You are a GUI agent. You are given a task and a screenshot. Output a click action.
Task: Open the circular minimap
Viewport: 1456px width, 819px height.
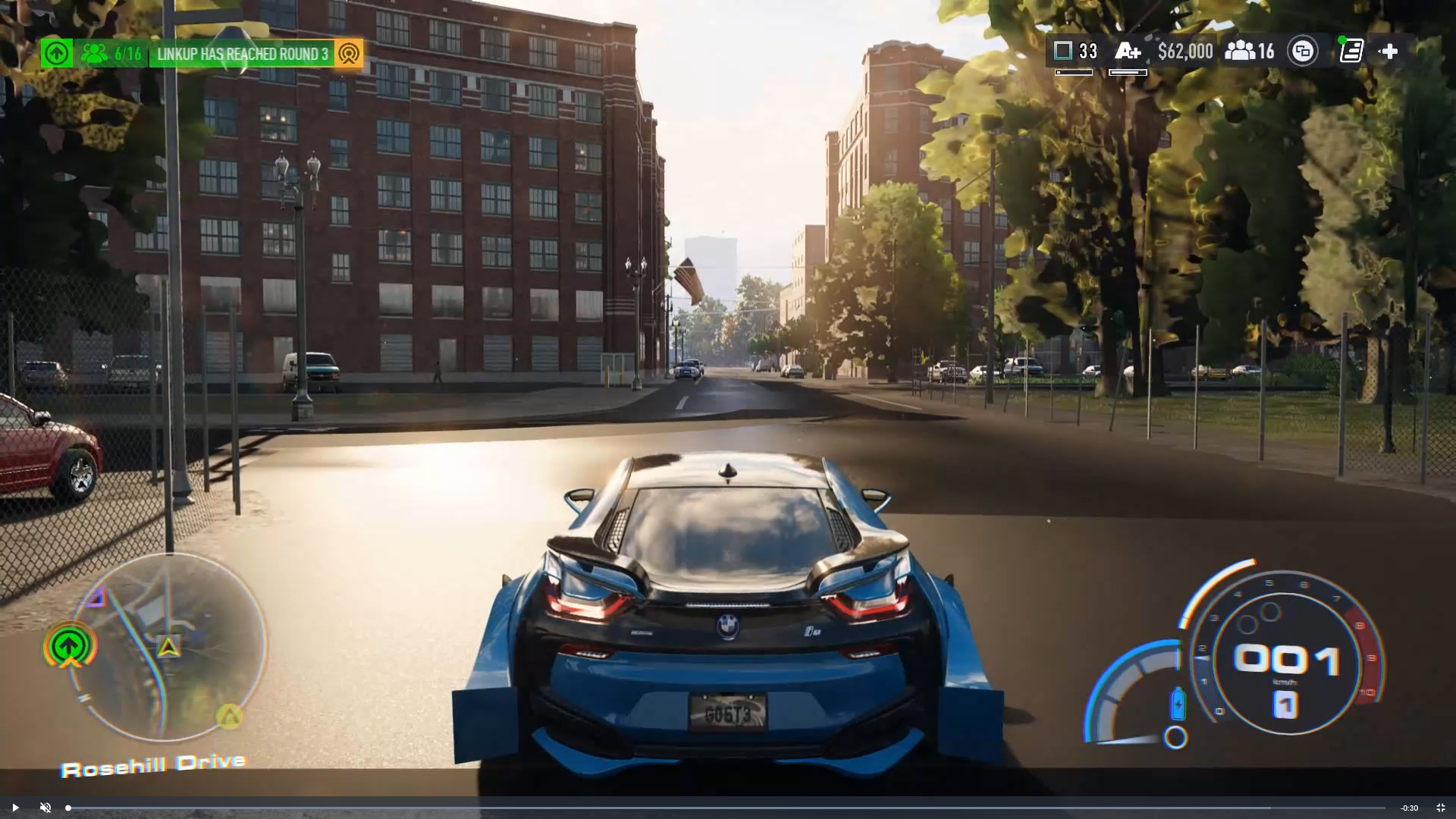tap(168, 647)
